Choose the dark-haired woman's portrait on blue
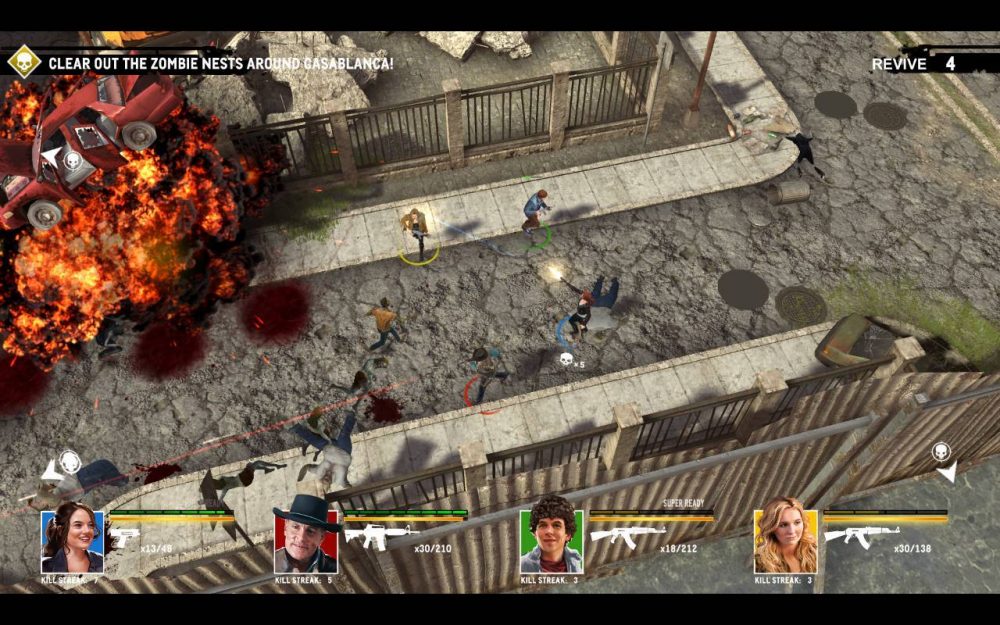 (72, 541)
